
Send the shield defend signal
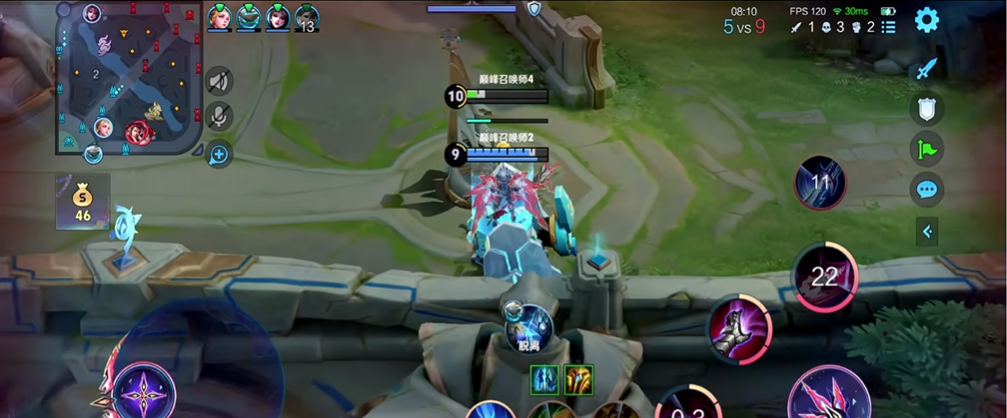pyautogui.click(x=927, y=109)
